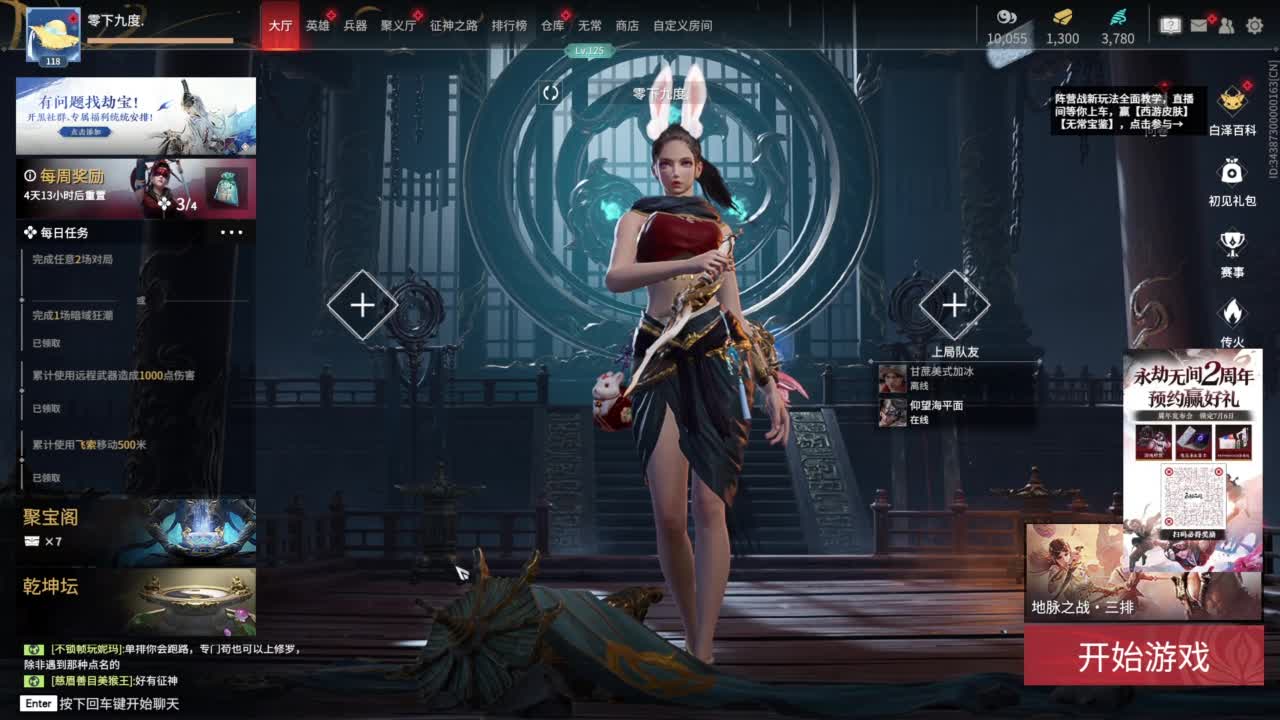Viewport: 1280px width, 720px height.
Task: Open the 仓库 storage tab
Action: [552, 26]
